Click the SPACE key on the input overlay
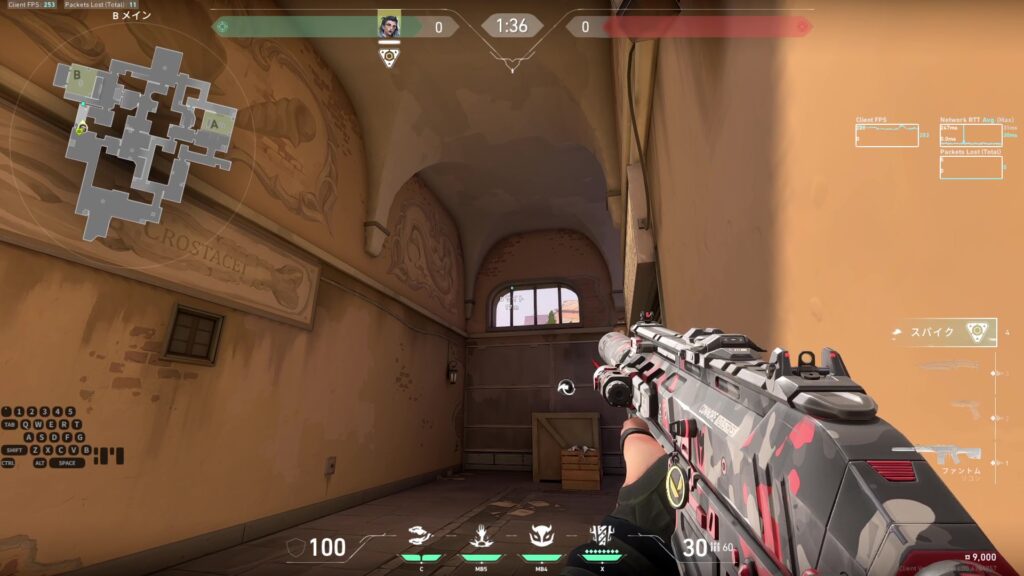The height and width of the screenshot is (576, 1024). point(66,463)
